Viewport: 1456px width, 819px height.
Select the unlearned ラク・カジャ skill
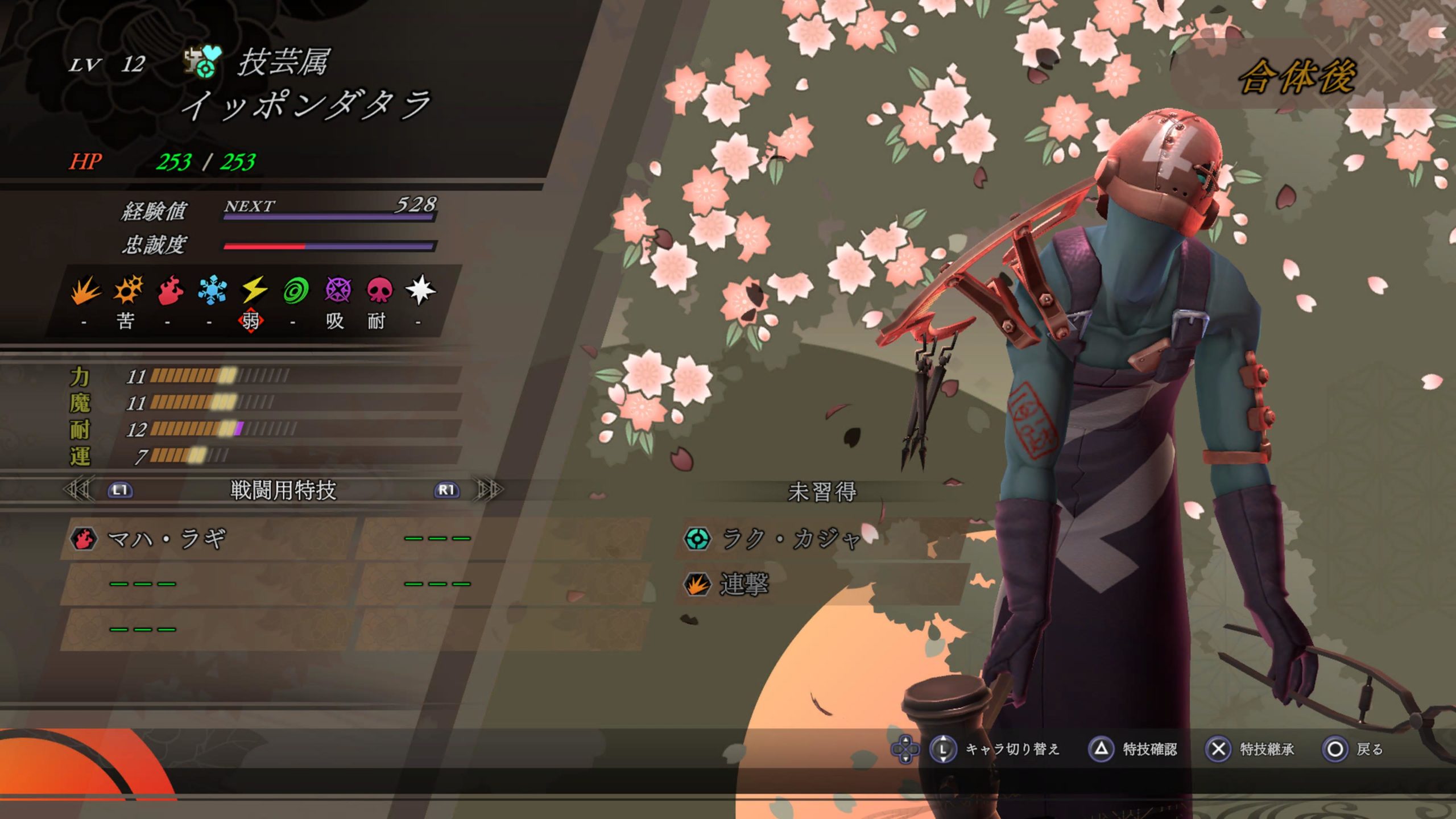791,539
